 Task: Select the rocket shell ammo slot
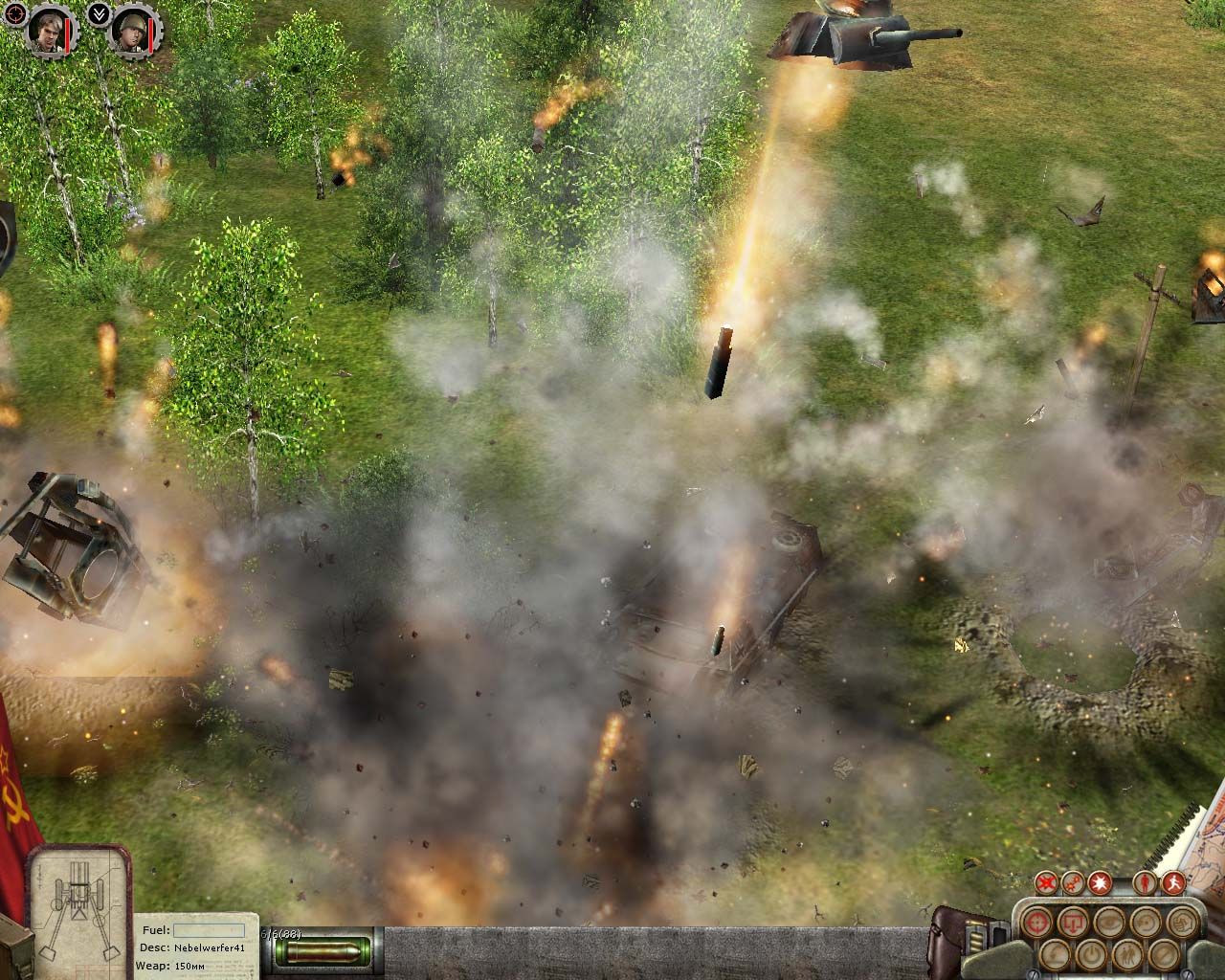coord(323,951)
